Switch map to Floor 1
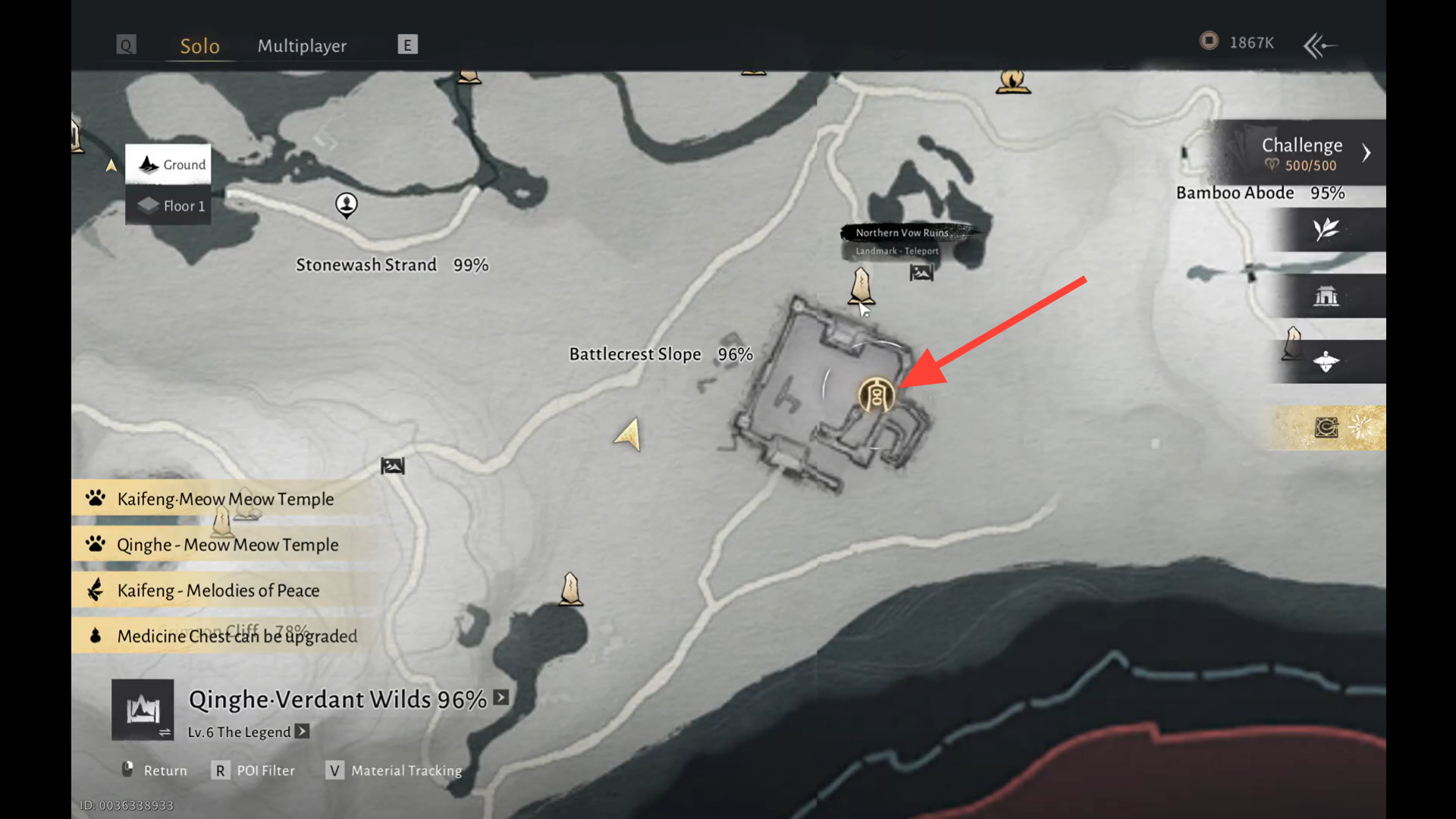This screenshot has width=1456, height=819. [x=168, y=206]
